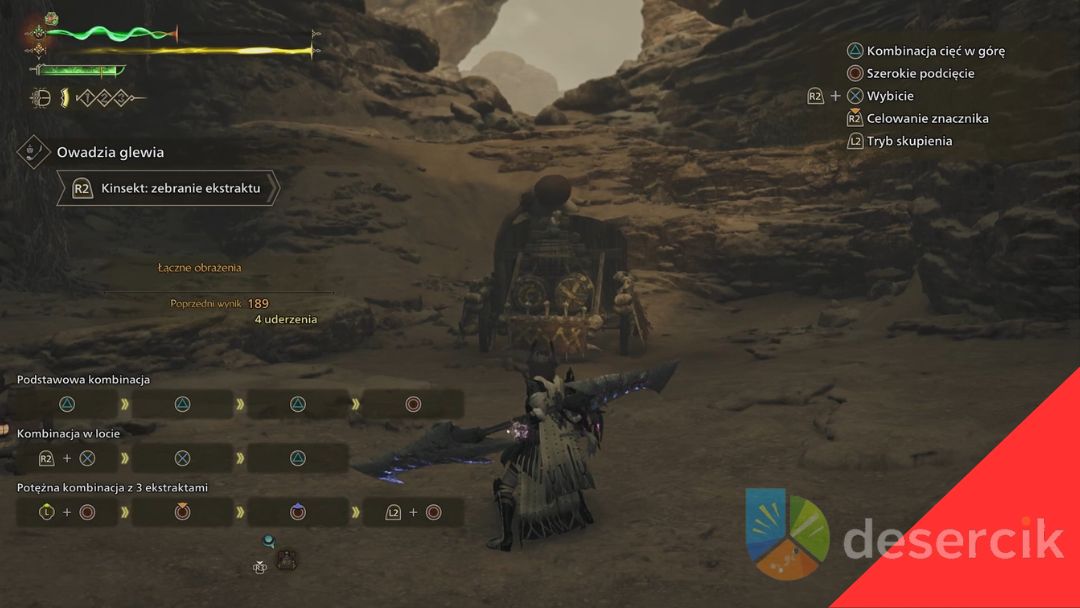Click the green status buff icon
Viewport: 1080px width, 608px height.
coord(52,19)
